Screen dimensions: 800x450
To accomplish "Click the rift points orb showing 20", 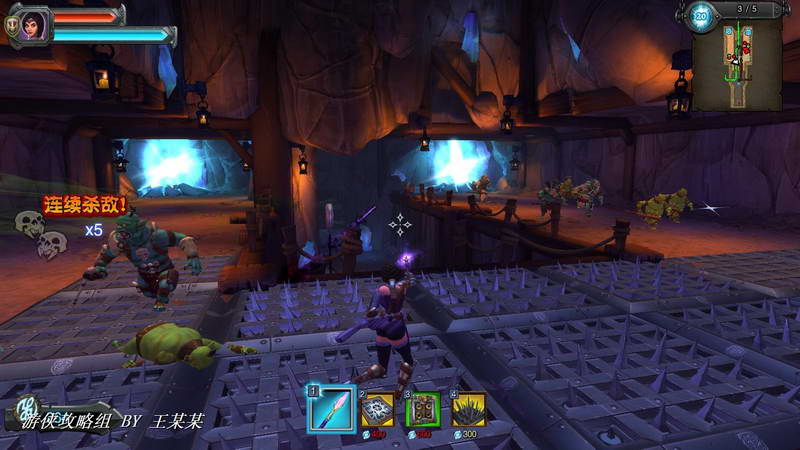I will (701, 16).
